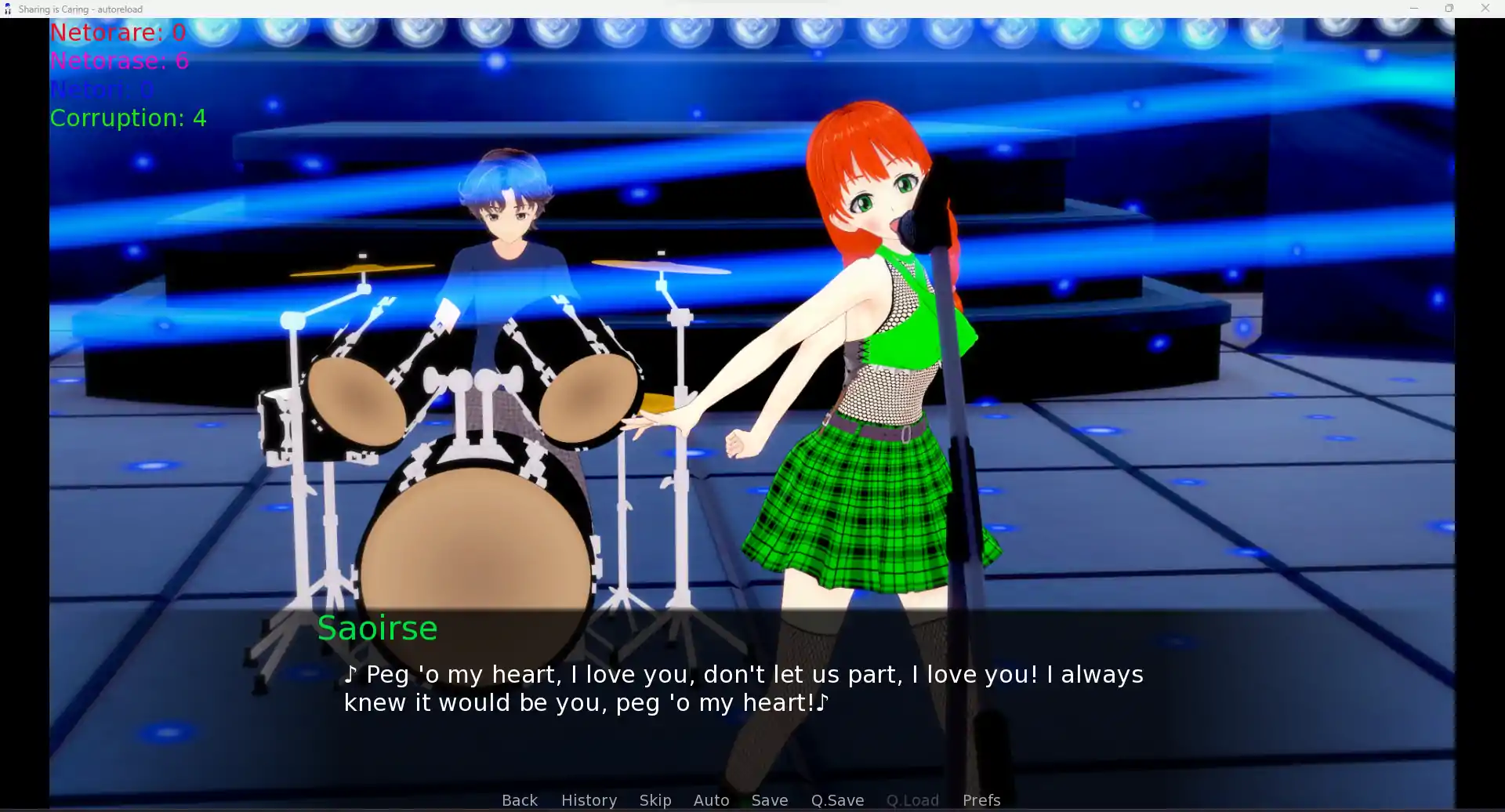The image size is (1505, 812).
Task: Minimize the game window
Action: [x=1414, y=9]
